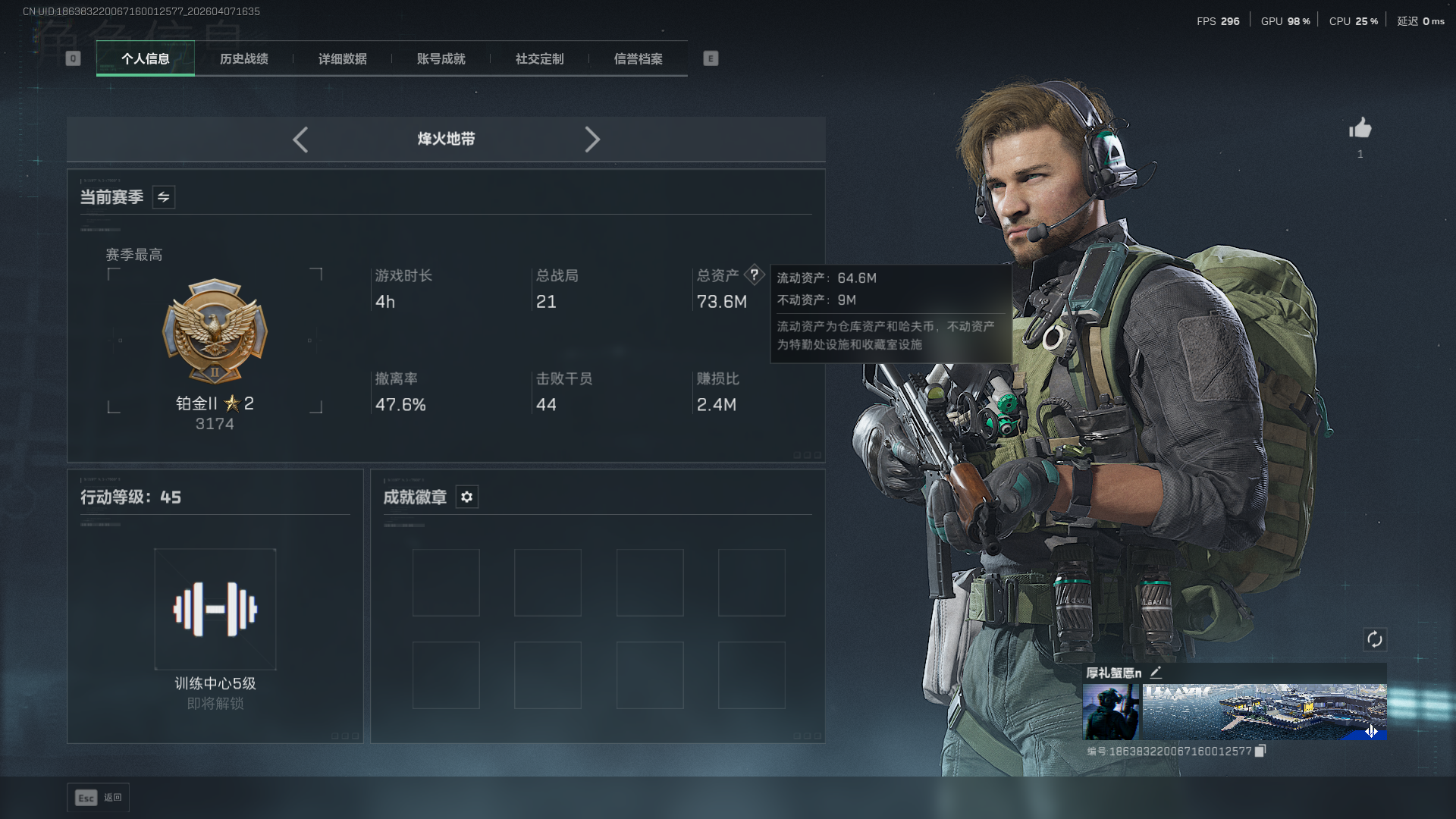Click the 铂金II rank eagle badge
This screenshot has width=1456, height=819.
pos(215,331)
